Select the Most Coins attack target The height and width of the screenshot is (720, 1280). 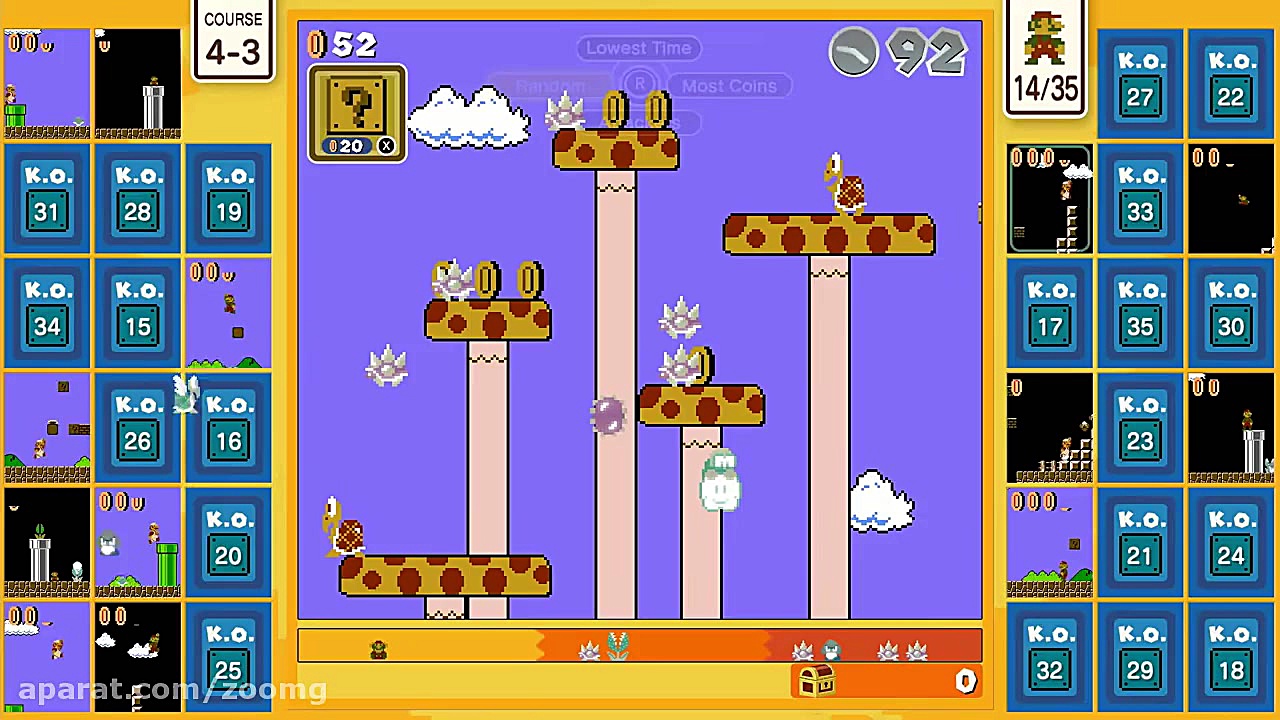point(729,86)
